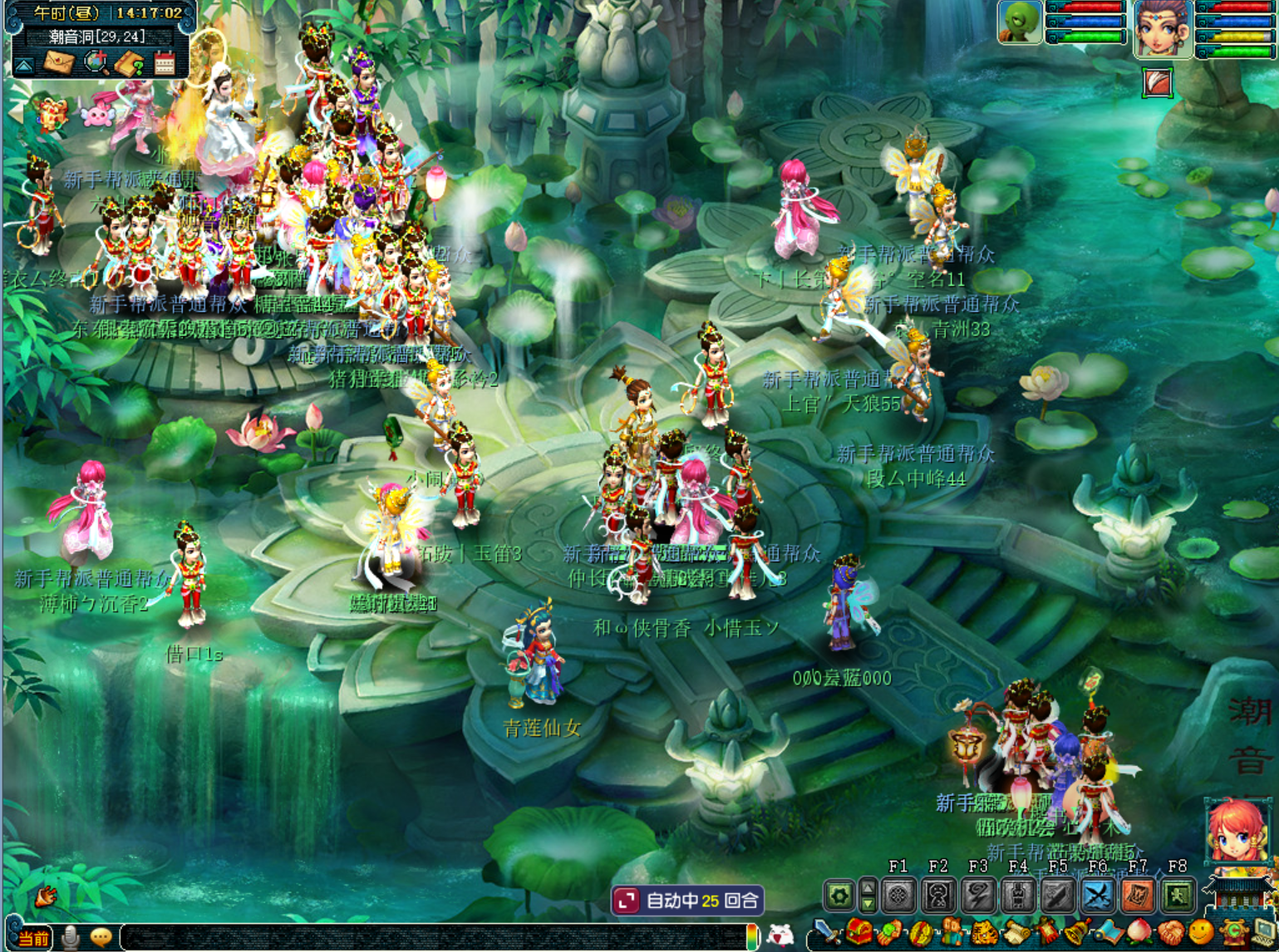Open the red calendar events icon

(165, 63)
